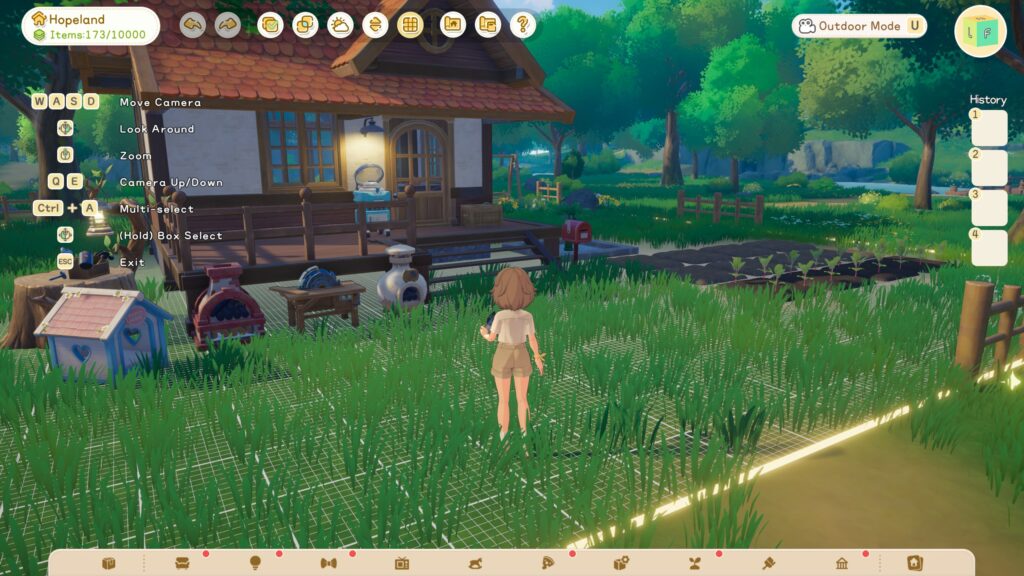This screenshot has height=576, width=1024.
Task: Click the undo arrow button
Action: pyautogui.click(x=193, y=25)
